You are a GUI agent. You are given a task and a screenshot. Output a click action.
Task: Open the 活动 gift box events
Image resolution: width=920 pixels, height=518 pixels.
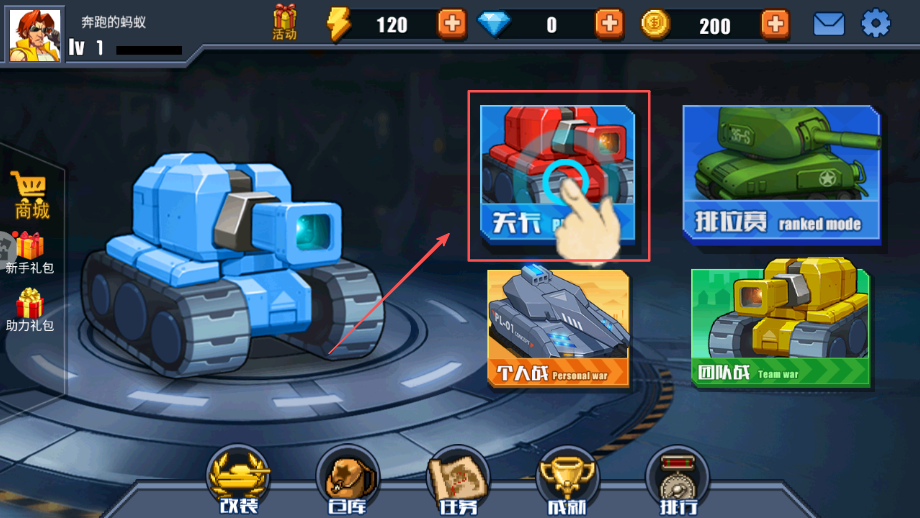coord(285,22)
